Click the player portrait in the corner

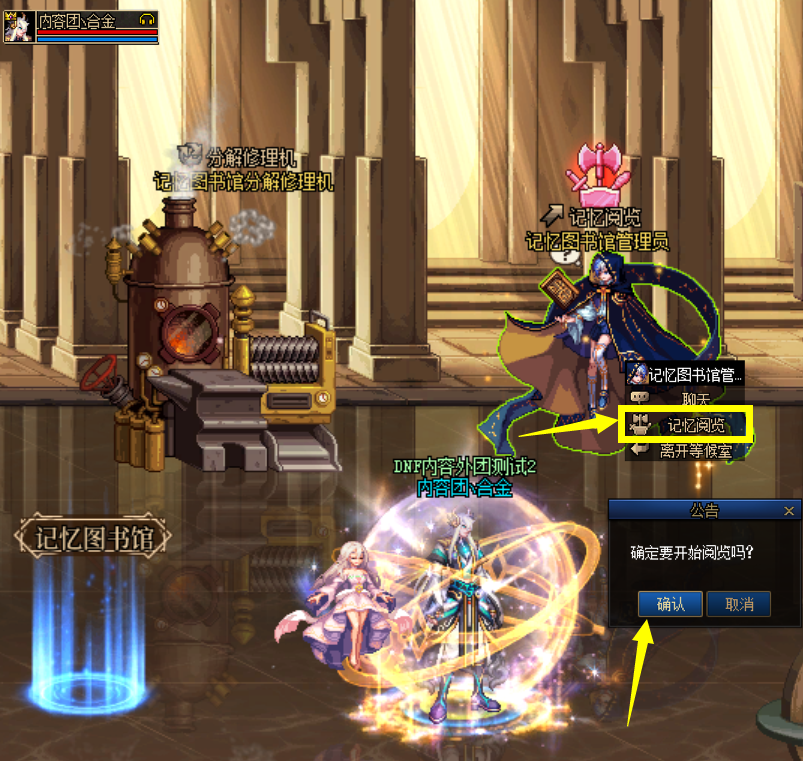(18, 27)
